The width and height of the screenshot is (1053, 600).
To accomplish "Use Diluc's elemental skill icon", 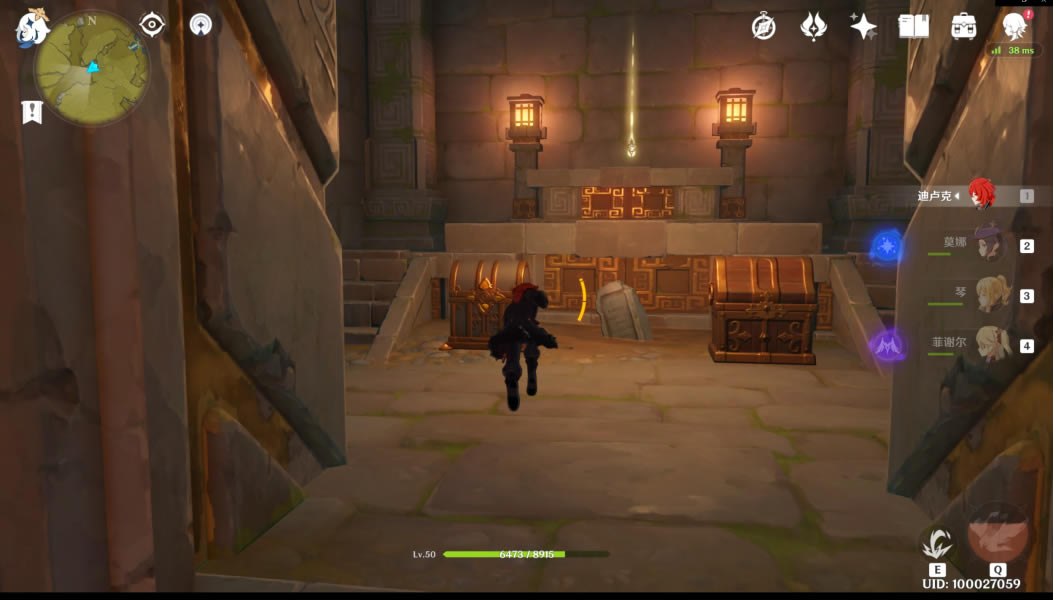I will pos(937,545).
